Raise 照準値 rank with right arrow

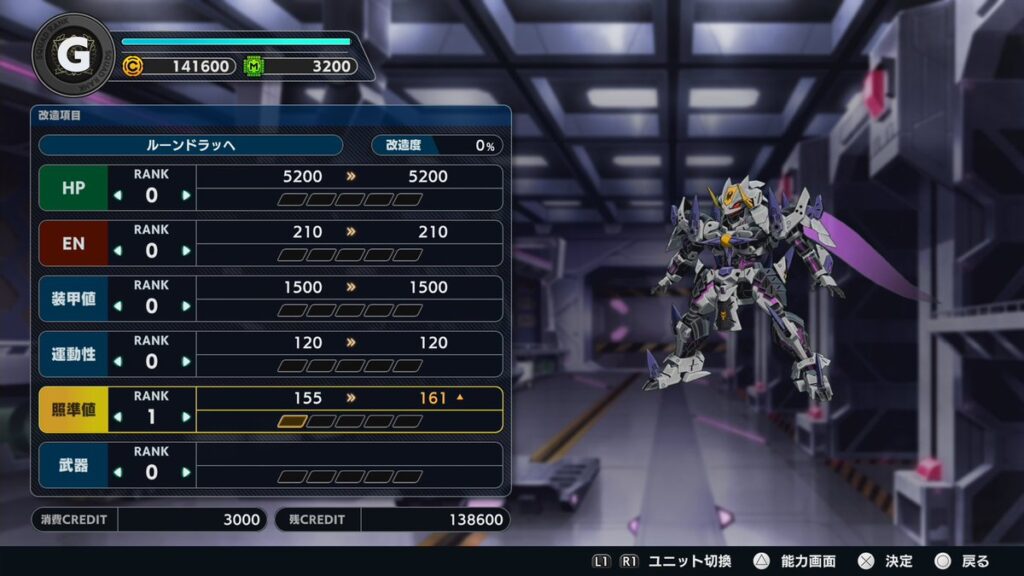click(x=186, y=417)
